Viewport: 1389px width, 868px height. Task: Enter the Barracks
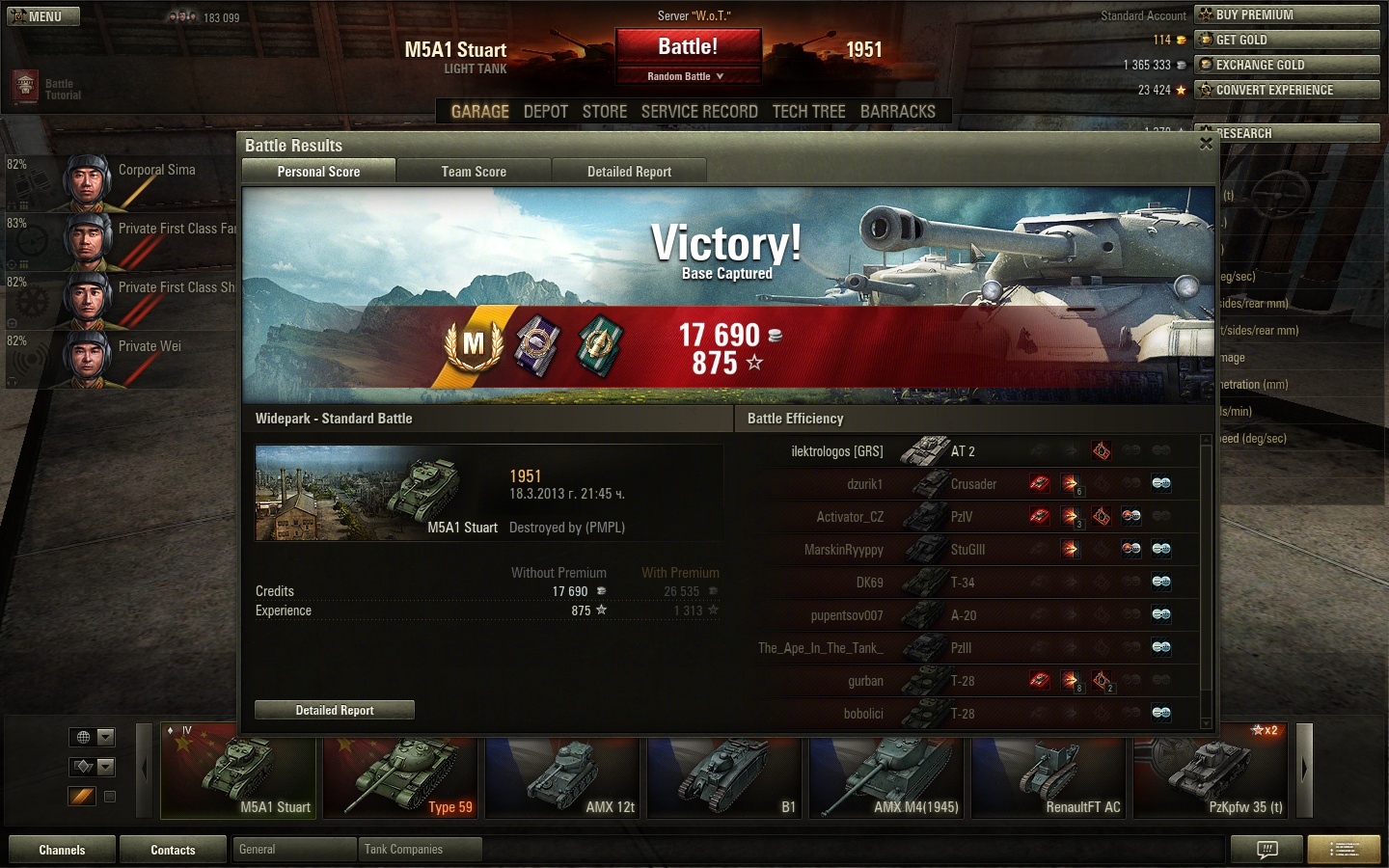click(897, 112)
